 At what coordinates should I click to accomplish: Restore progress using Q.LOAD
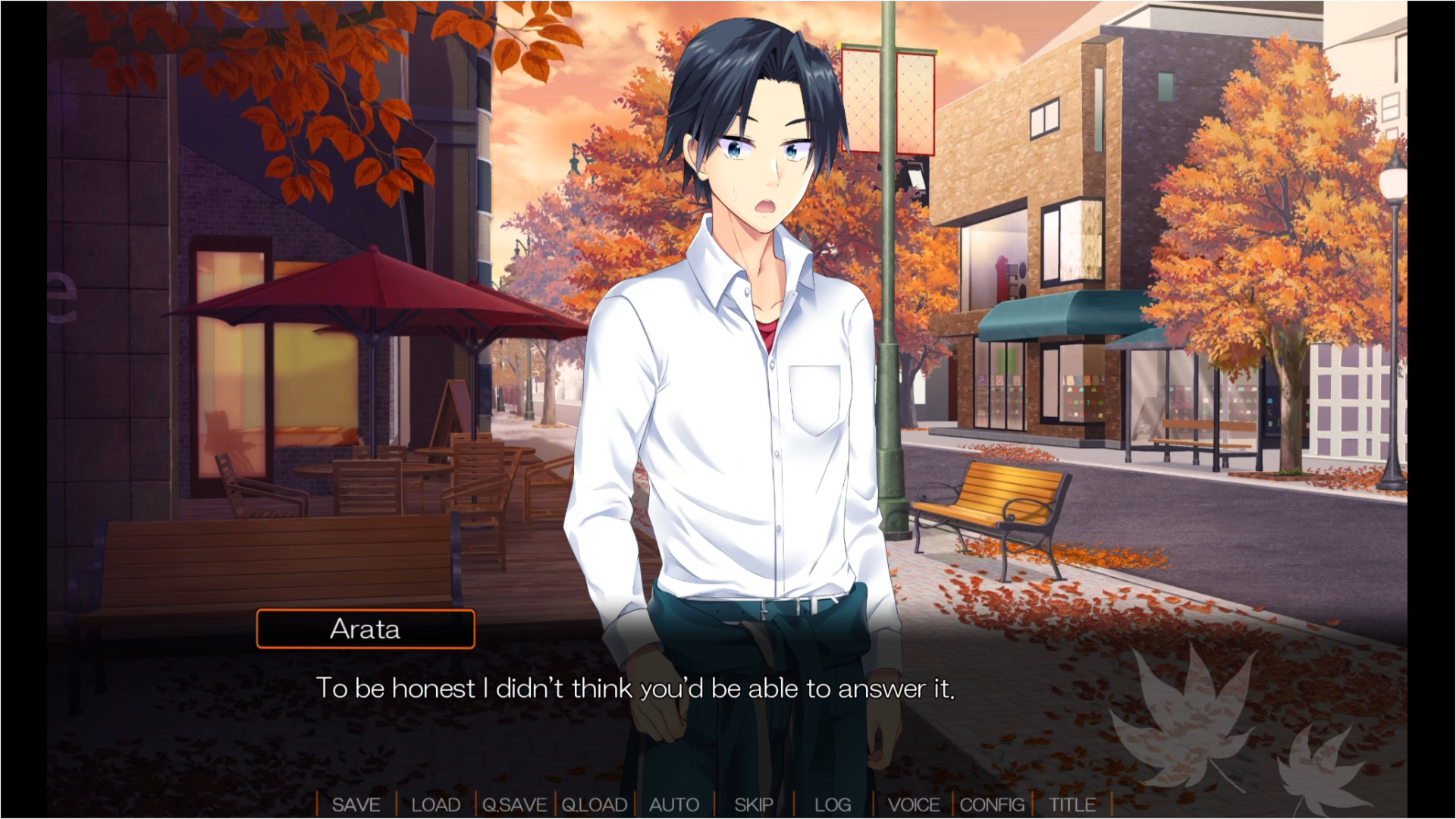pyautogui.click(x=595, y=805)
